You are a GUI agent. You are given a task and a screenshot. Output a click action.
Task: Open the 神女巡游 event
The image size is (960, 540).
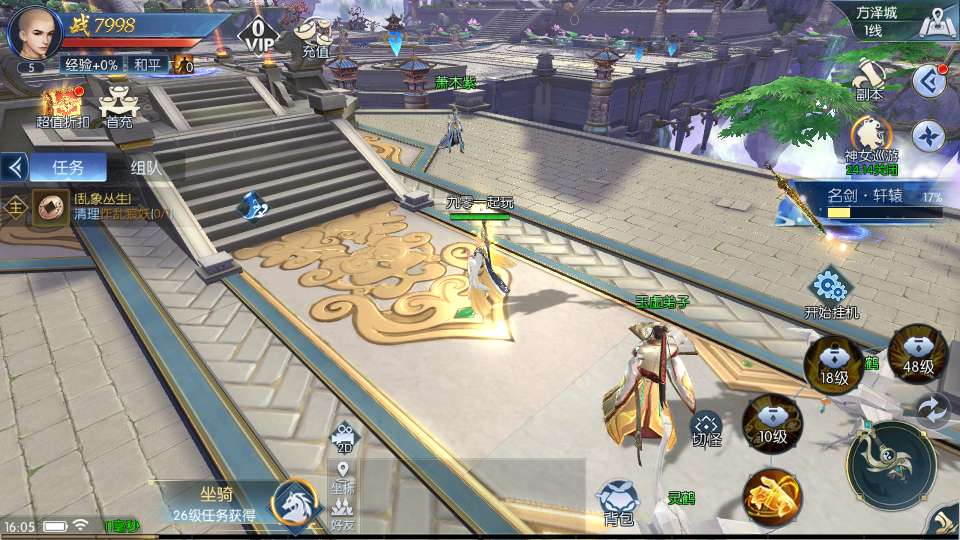[x=871, y=140]
